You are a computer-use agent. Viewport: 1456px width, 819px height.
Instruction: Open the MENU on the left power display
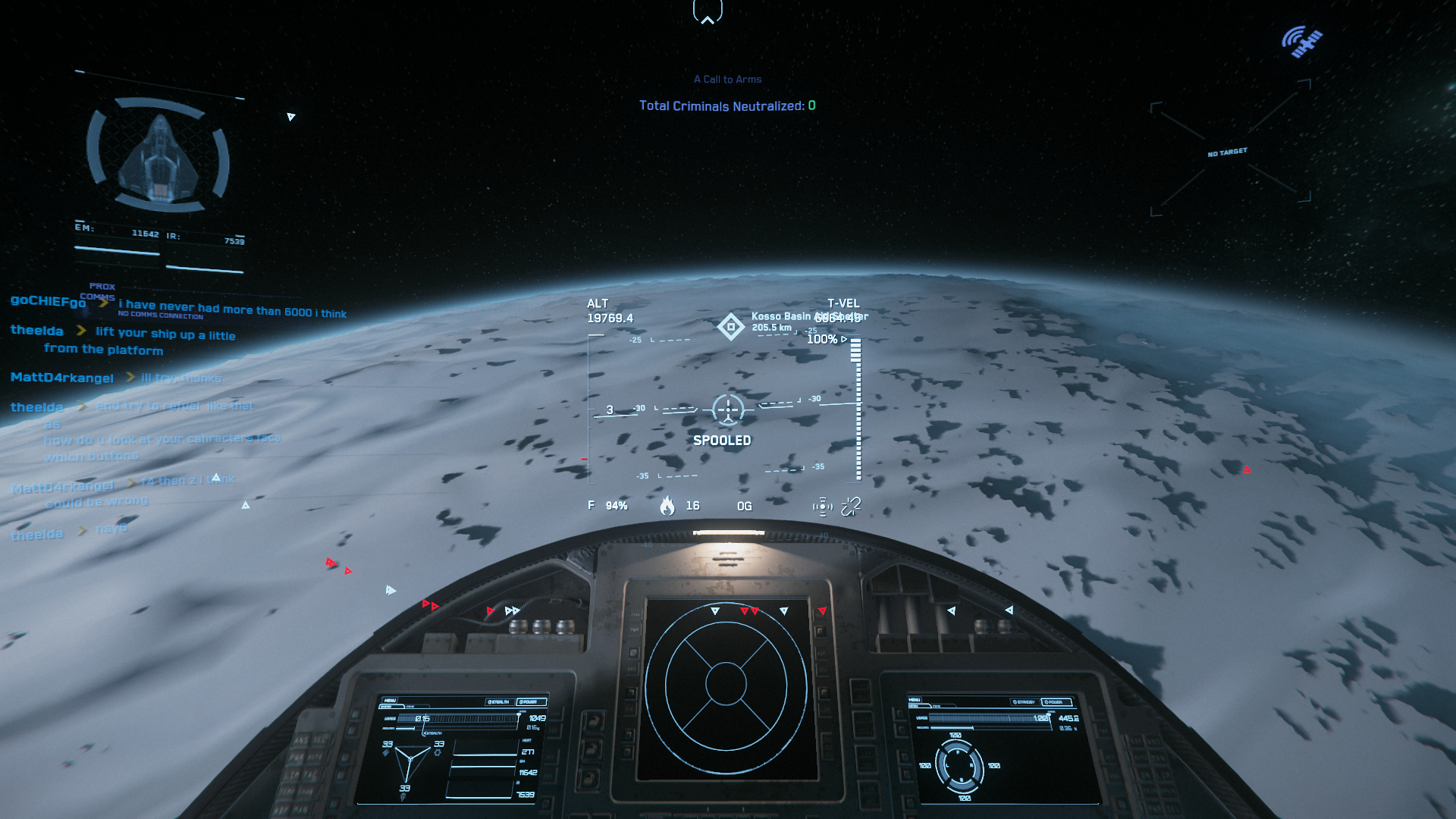pyautogui.click(x=390, y=701)
